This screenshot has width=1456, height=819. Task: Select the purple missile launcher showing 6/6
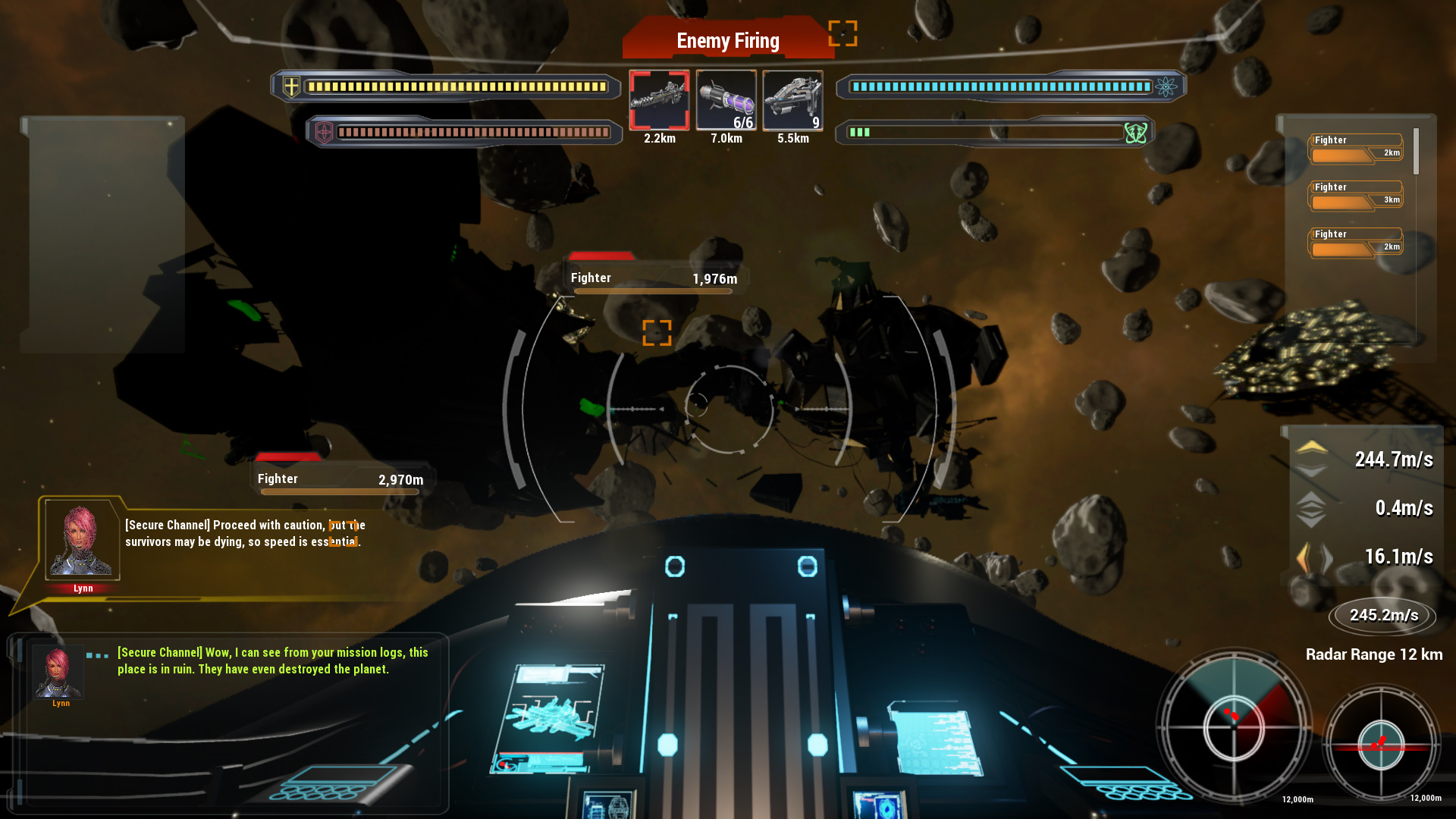pos(725,99)
